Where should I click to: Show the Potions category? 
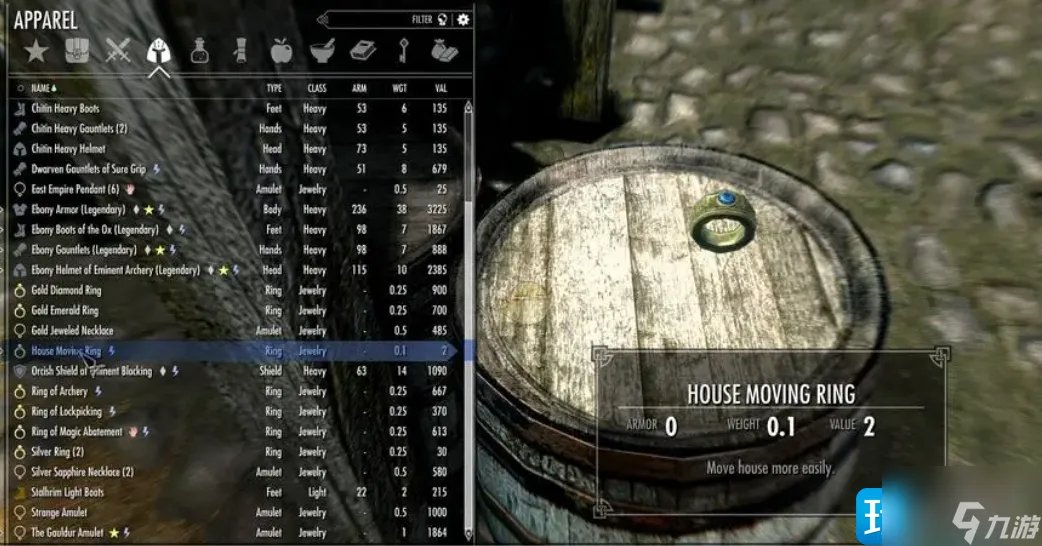tap(200, 51)
